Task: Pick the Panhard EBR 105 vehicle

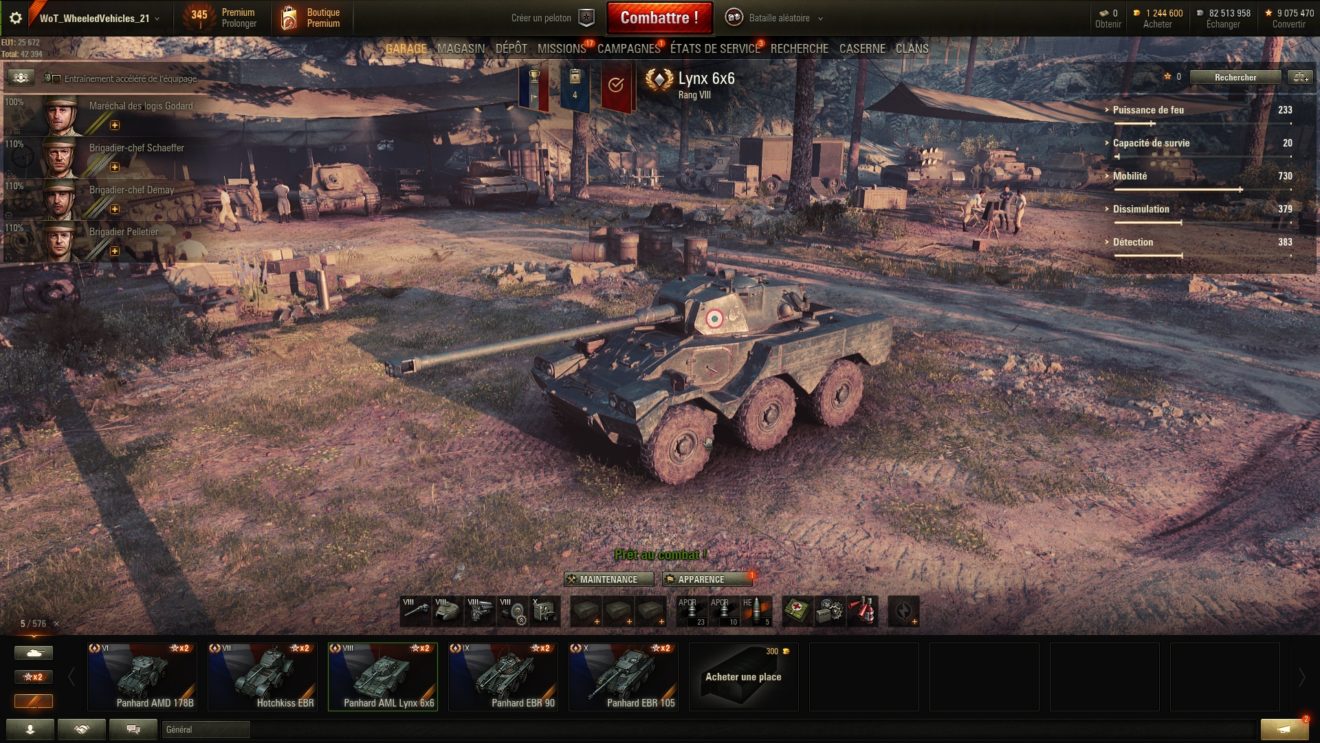Action: point(622,676)
